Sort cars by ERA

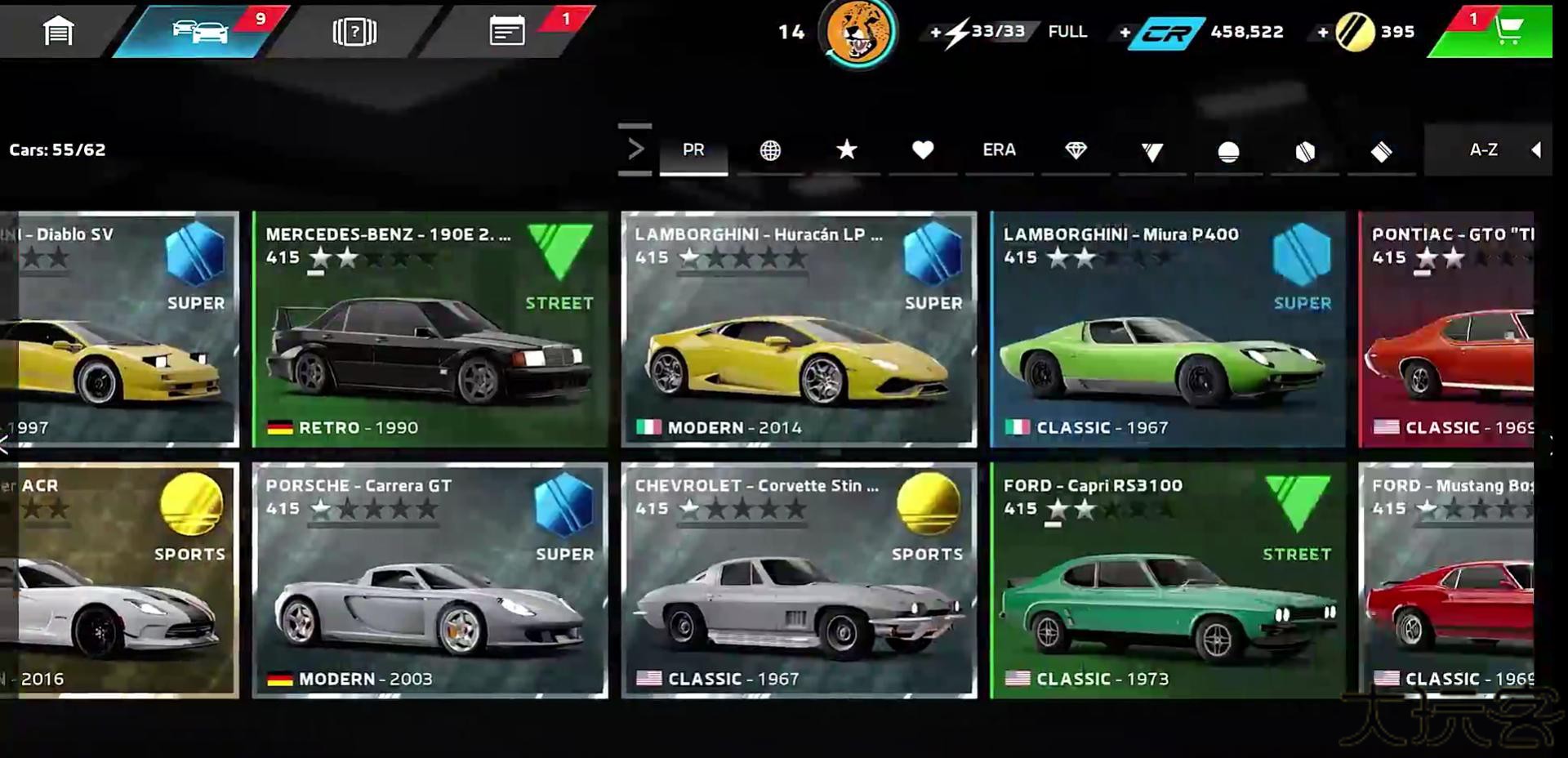pyautogui.click(x=999, y=150)
